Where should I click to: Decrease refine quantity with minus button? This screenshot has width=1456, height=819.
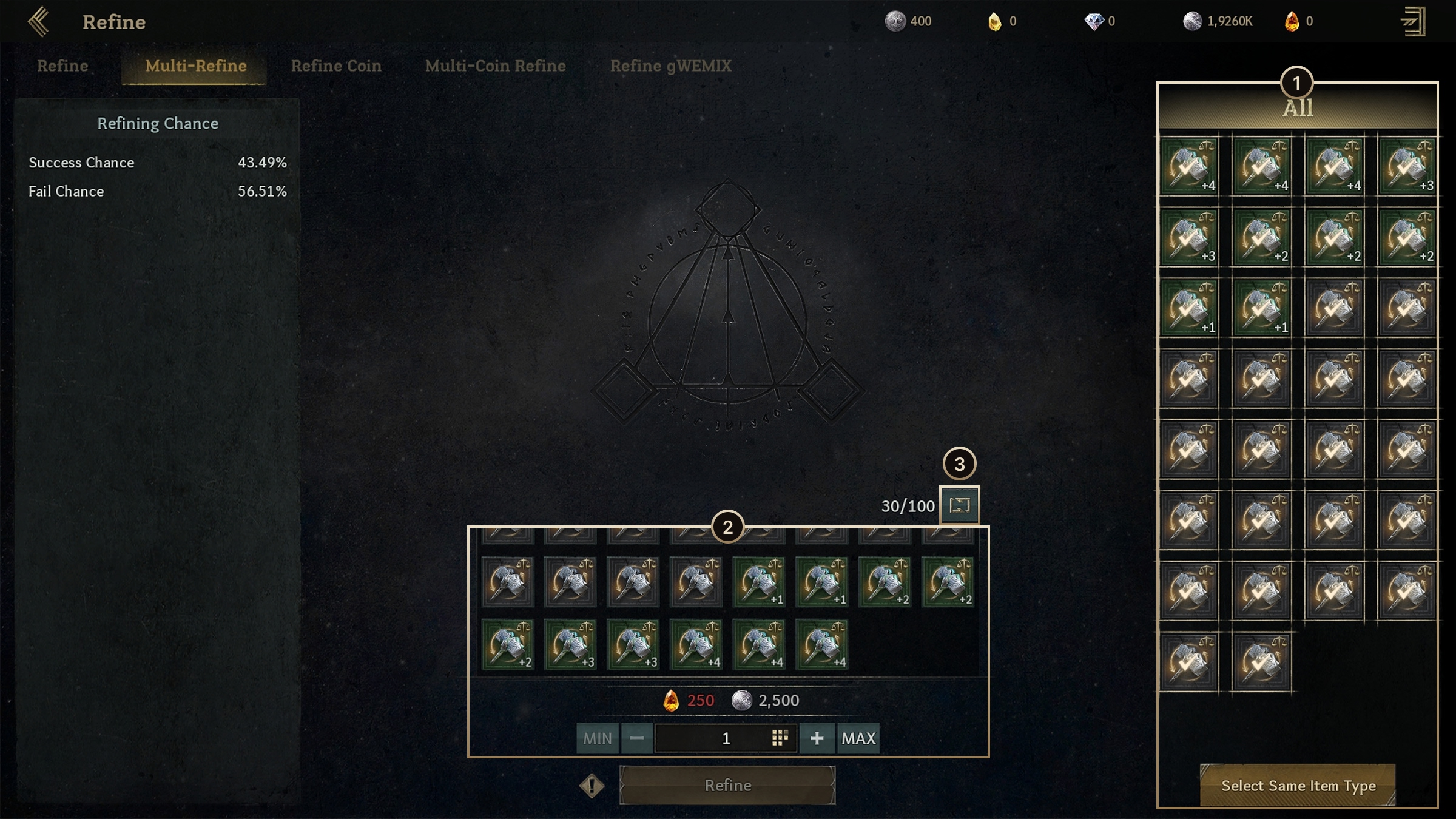click(636, 738)
